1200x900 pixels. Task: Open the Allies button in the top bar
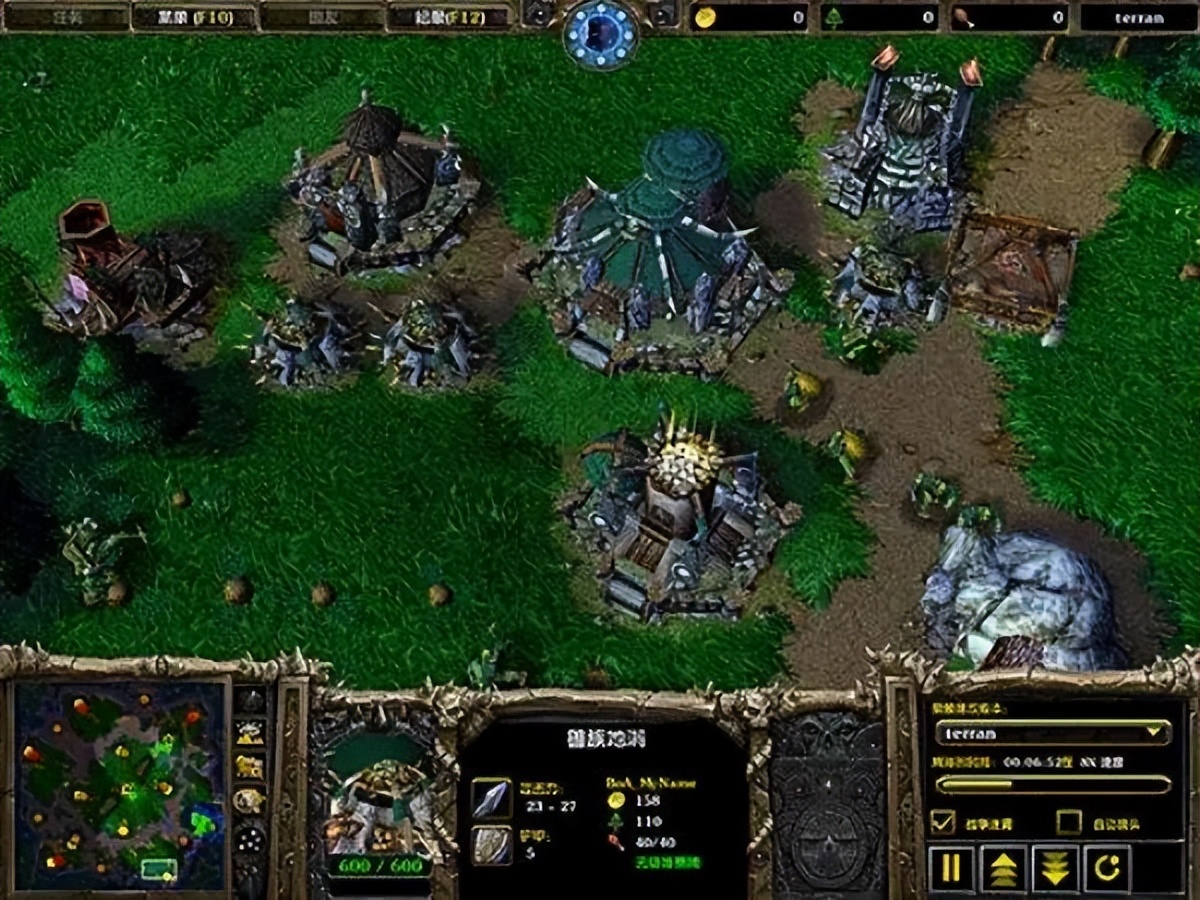(x=322, y=17)
